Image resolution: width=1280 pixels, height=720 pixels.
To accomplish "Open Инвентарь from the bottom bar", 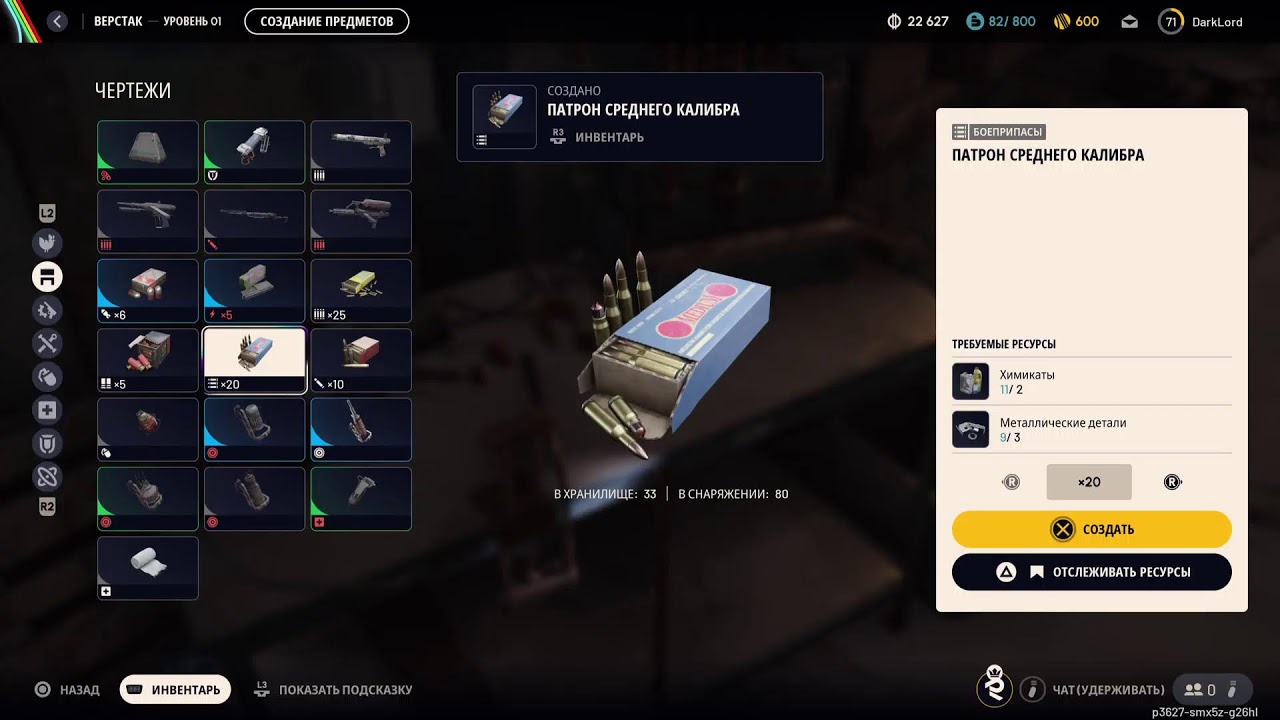I will click(175, 689).
